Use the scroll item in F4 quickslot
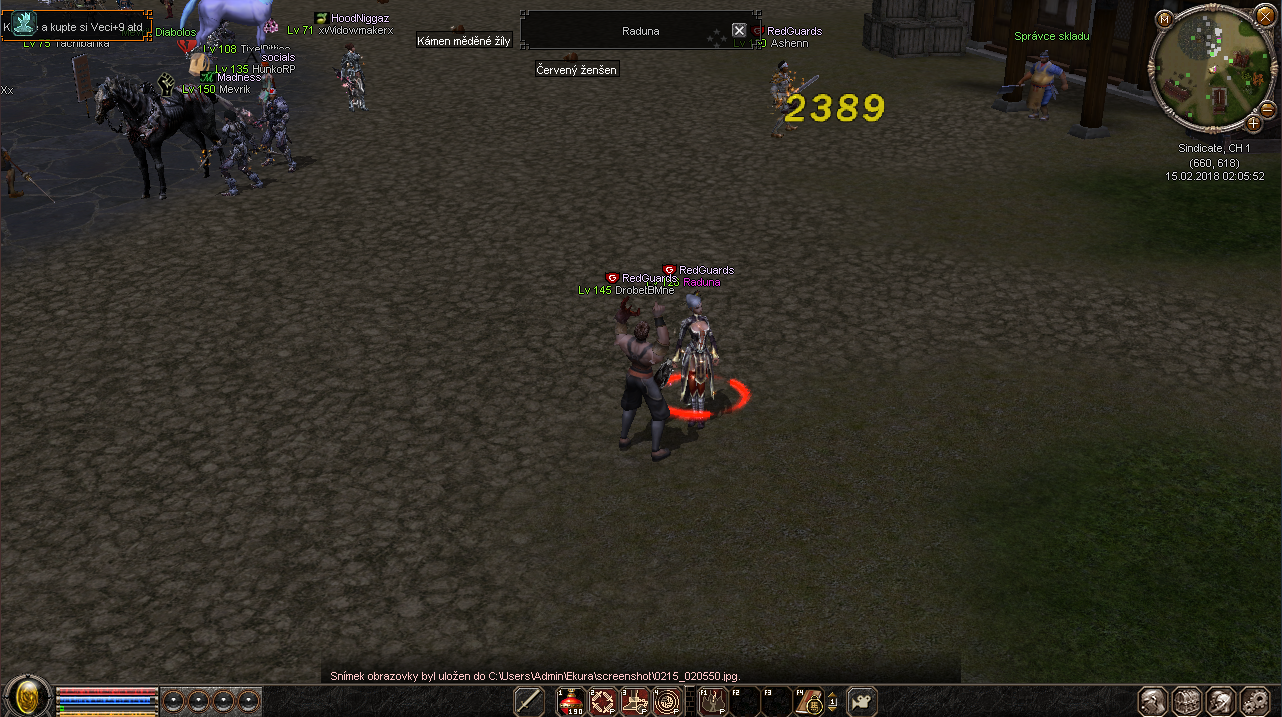The width and height of the screenshot is (1282, 717). [808, 702]
